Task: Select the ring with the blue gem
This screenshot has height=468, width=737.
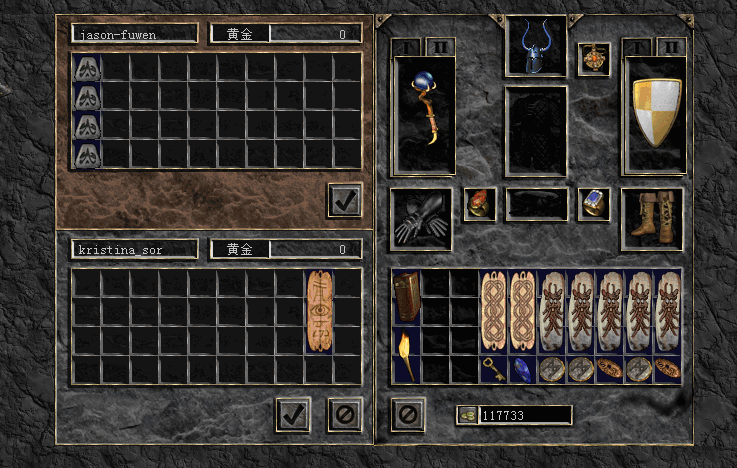Action: click(594, 204)
